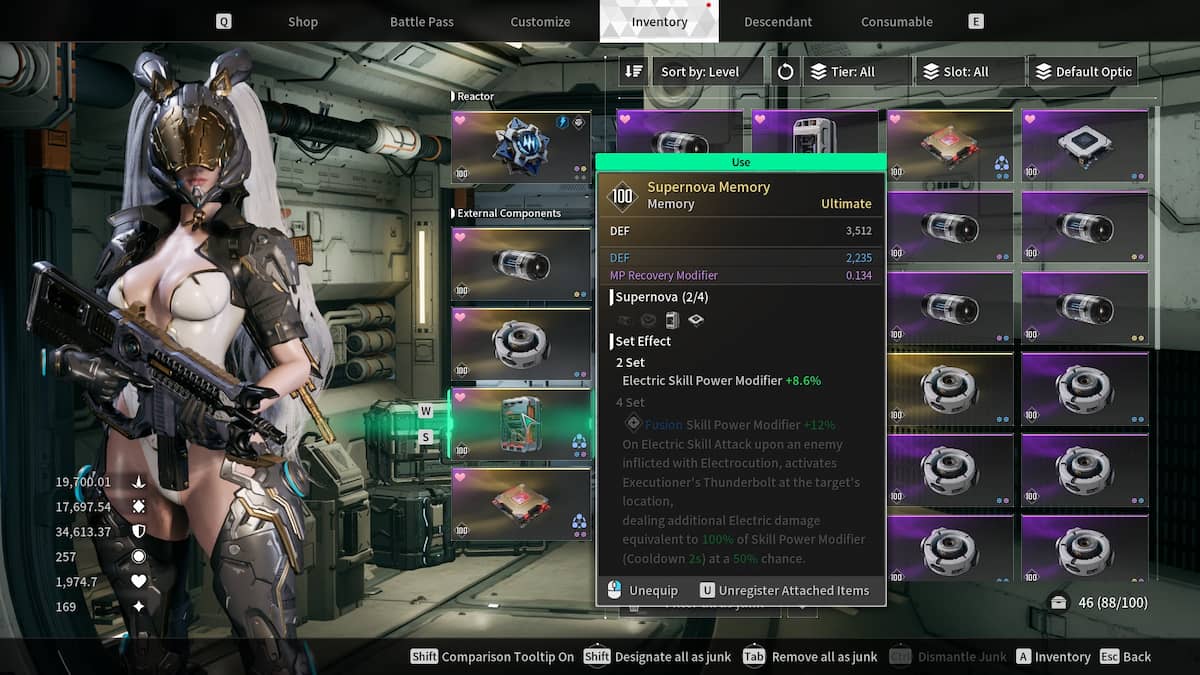Switch to the Consumable tab
Screen dimensions: 1200x675
(896, 22)
